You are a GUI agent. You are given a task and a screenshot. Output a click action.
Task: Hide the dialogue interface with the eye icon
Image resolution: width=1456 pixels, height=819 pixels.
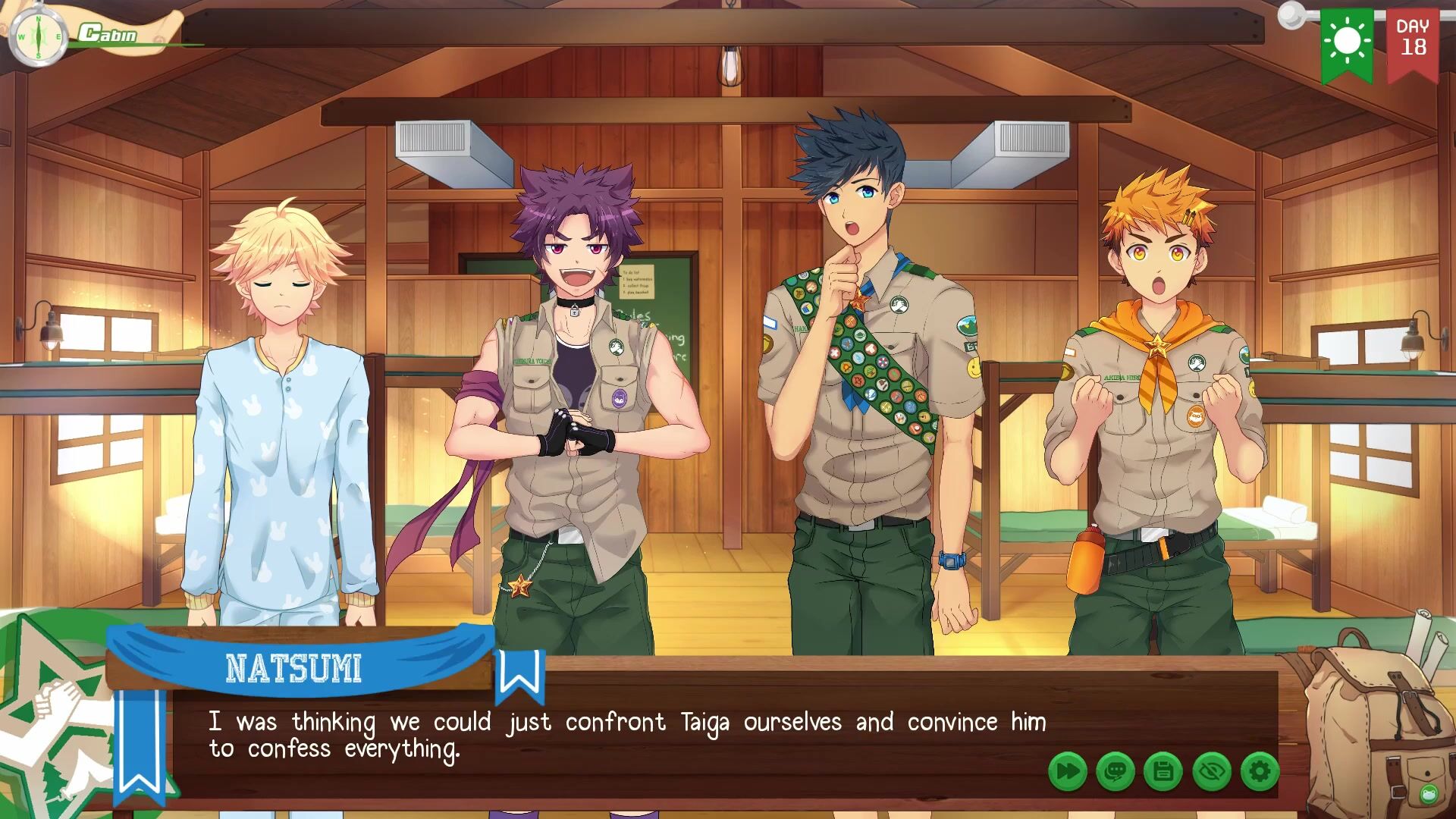tap(1211, 772)
